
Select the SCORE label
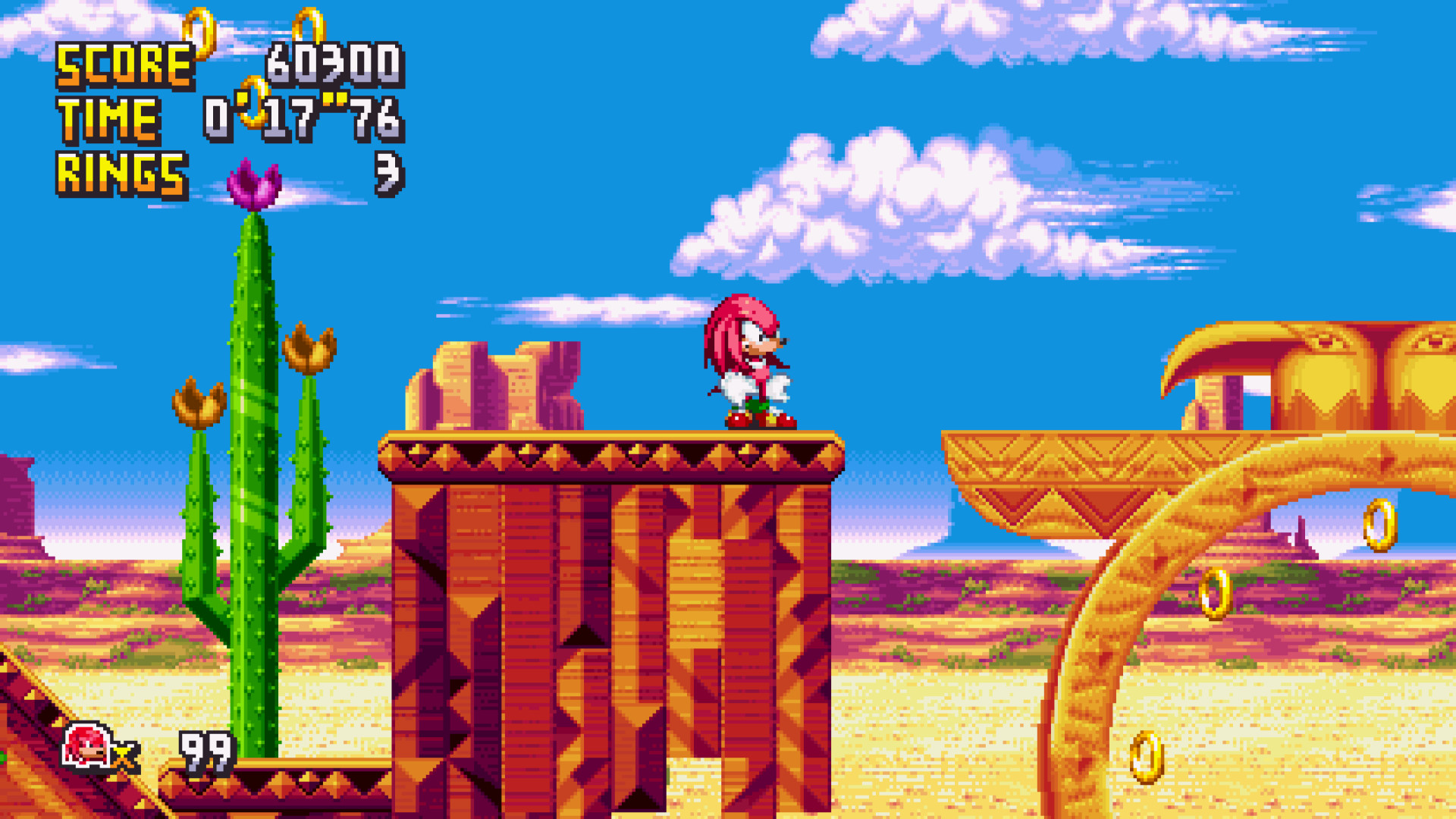coord(124,64)
